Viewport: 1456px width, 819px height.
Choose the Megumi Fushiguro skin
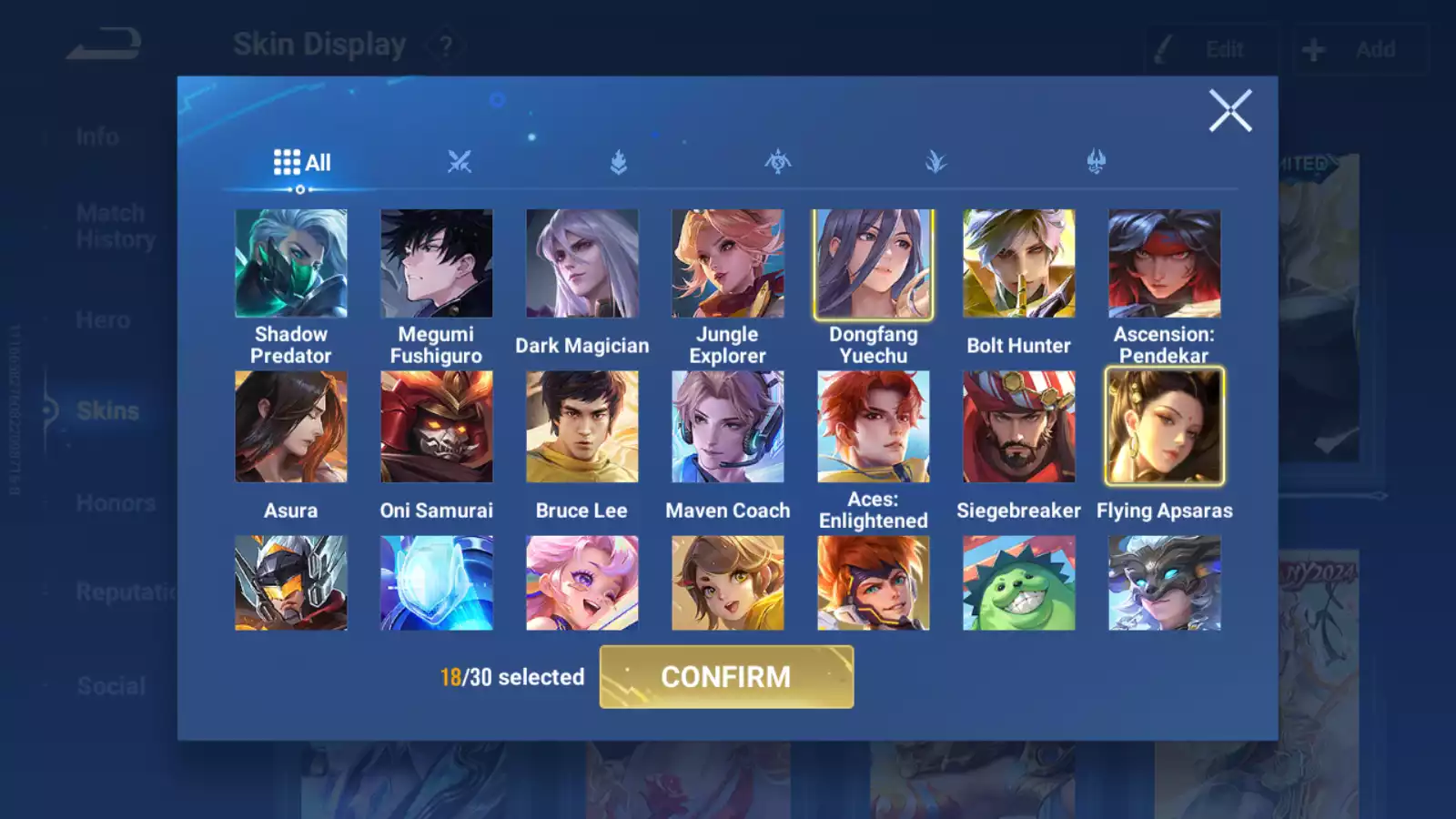[x=437, y=264]
